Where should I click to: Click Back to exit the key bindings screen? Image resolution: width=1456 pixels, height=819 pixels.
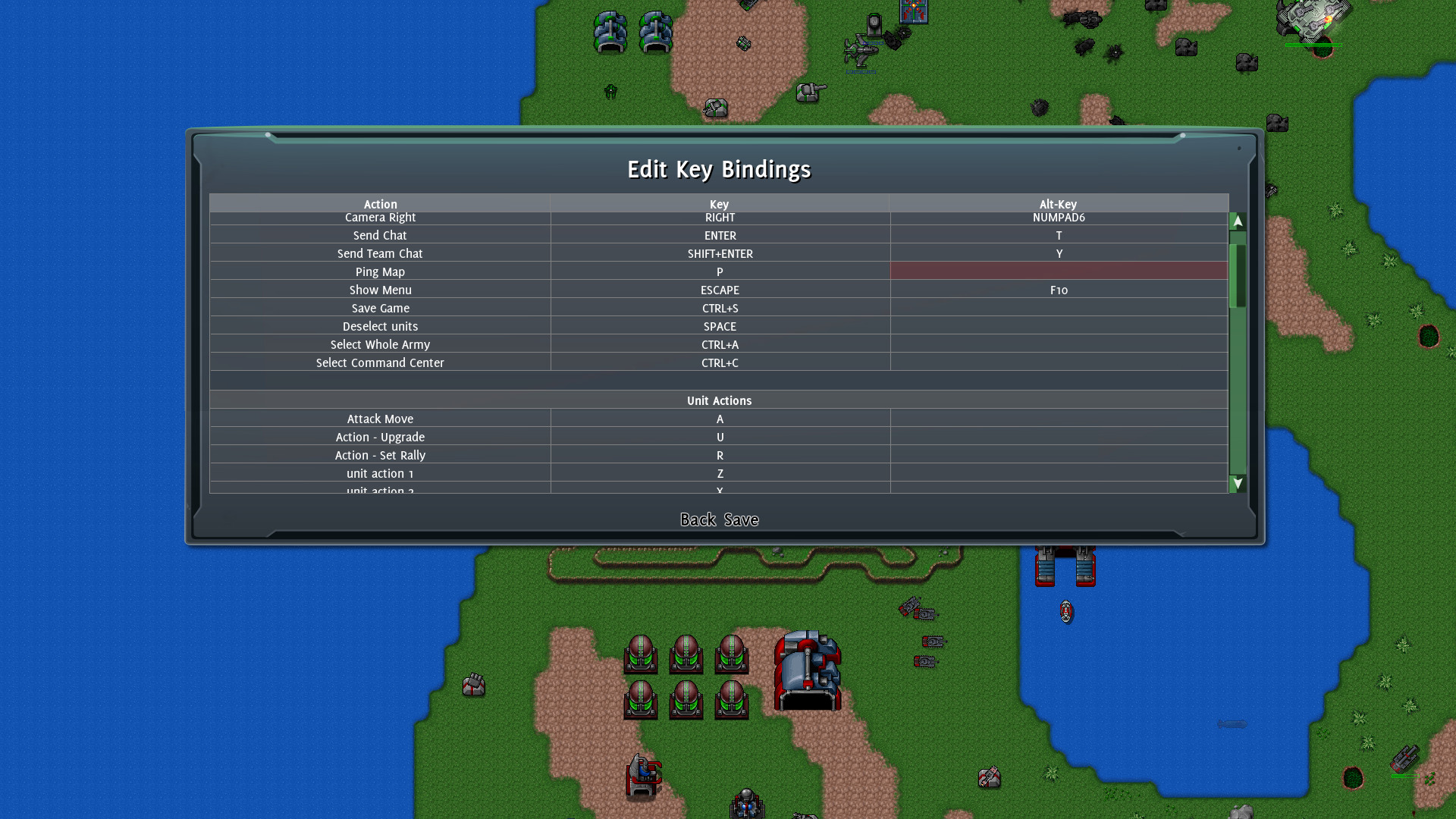(x=697, y=520)
